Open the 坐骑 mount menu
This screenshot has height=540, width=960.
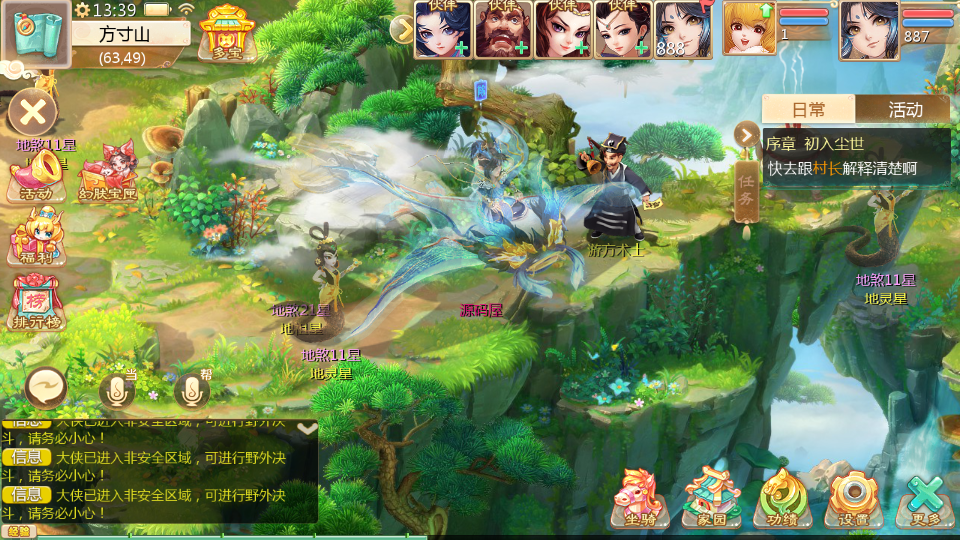click(640, 497)
